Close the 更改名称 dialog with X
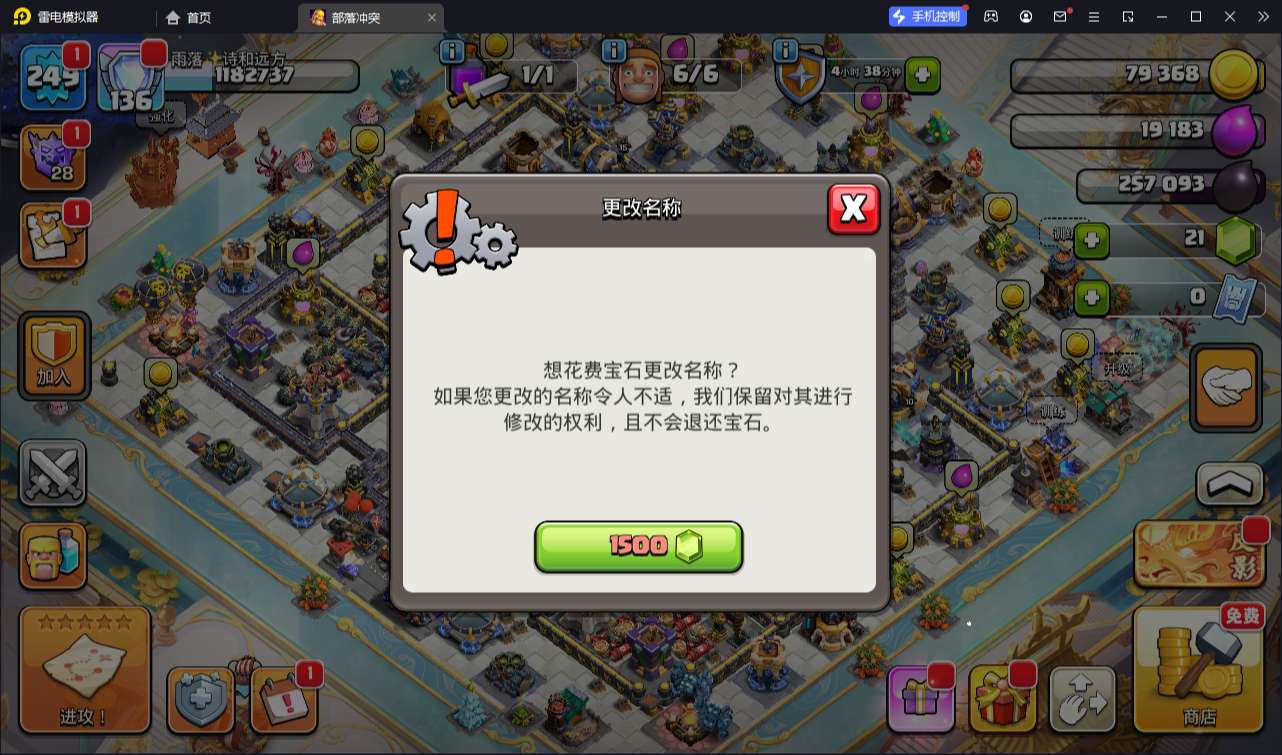The height and width of the screenshot is (755, 1282). (854, 209)
